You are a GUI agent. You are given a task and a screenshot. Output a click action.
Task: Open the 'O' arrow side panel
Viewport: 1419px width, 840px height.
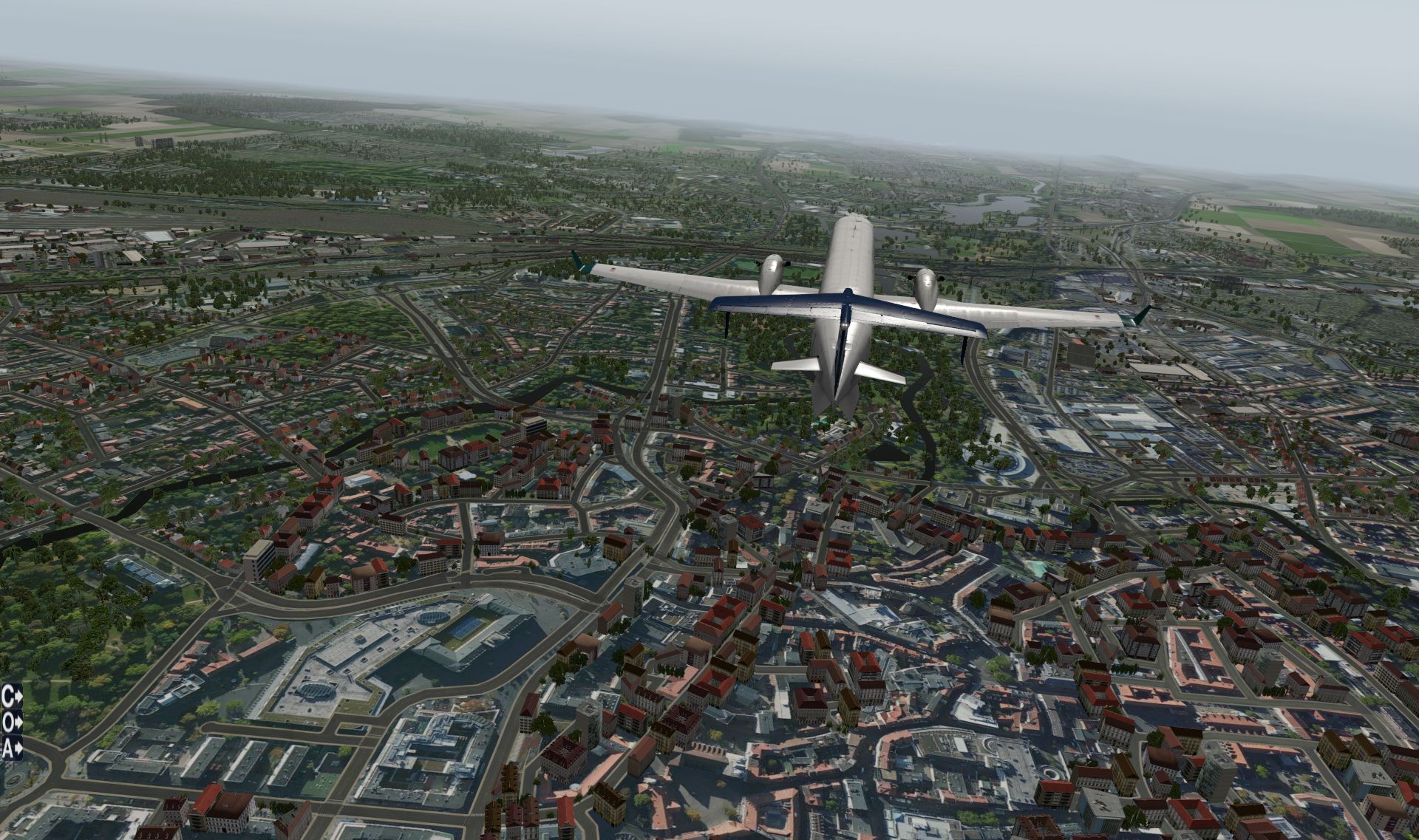click(12, 722)
